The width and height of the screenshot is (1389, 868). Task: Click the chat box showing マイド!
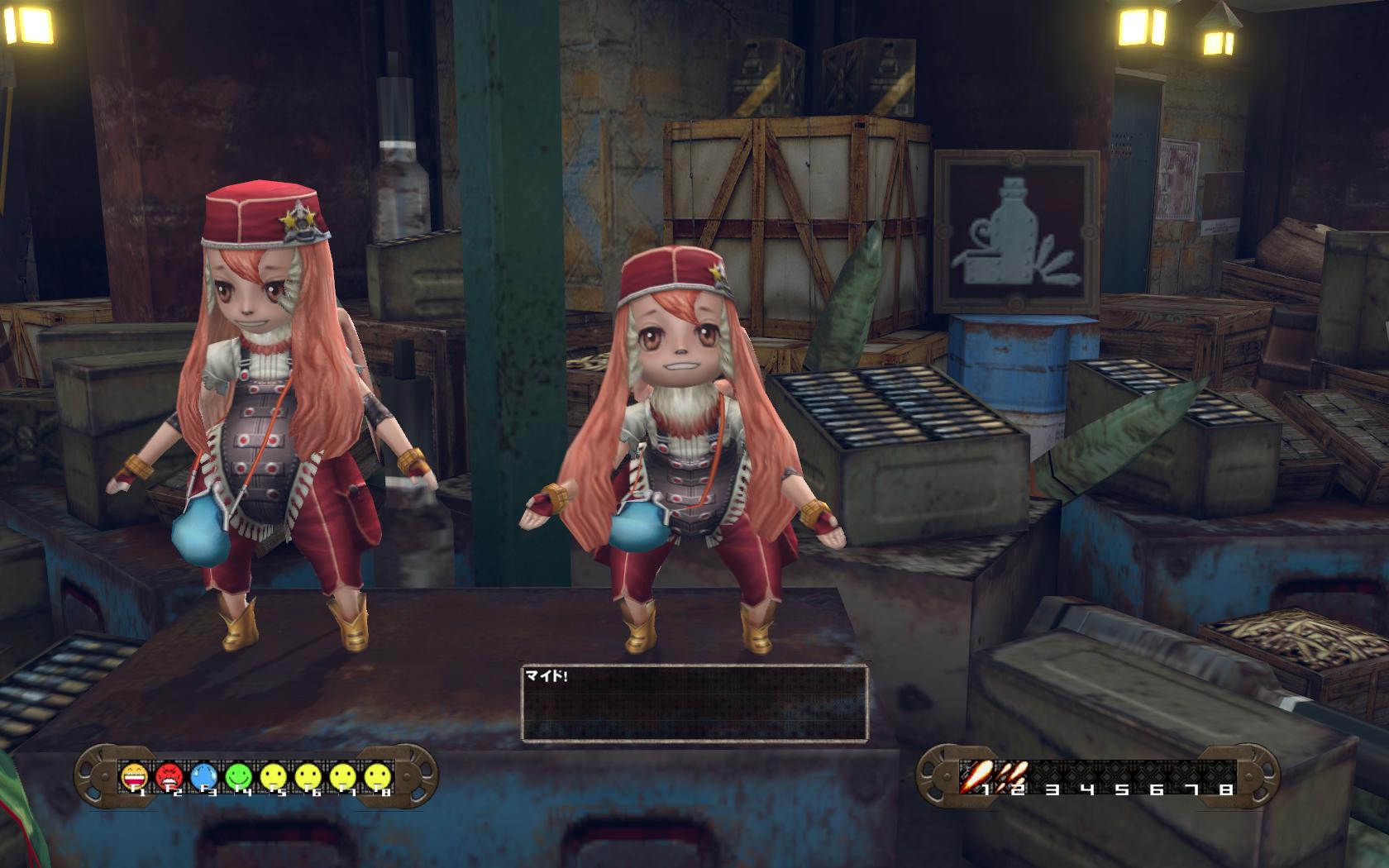694,702
